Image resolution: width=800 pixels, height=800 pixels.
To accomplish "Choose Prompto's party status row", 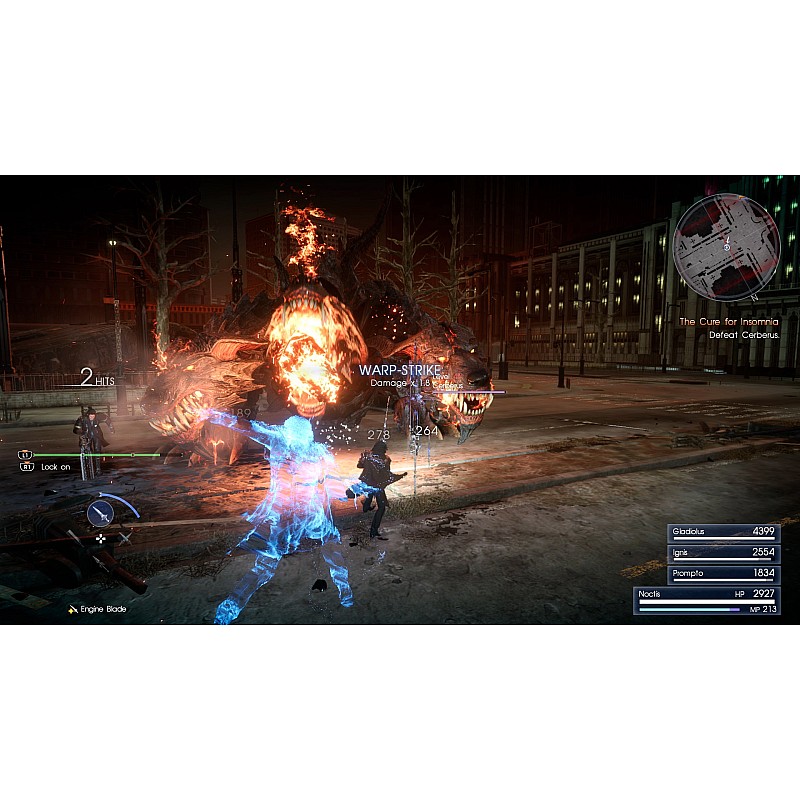I will click(x=710, y=574).
